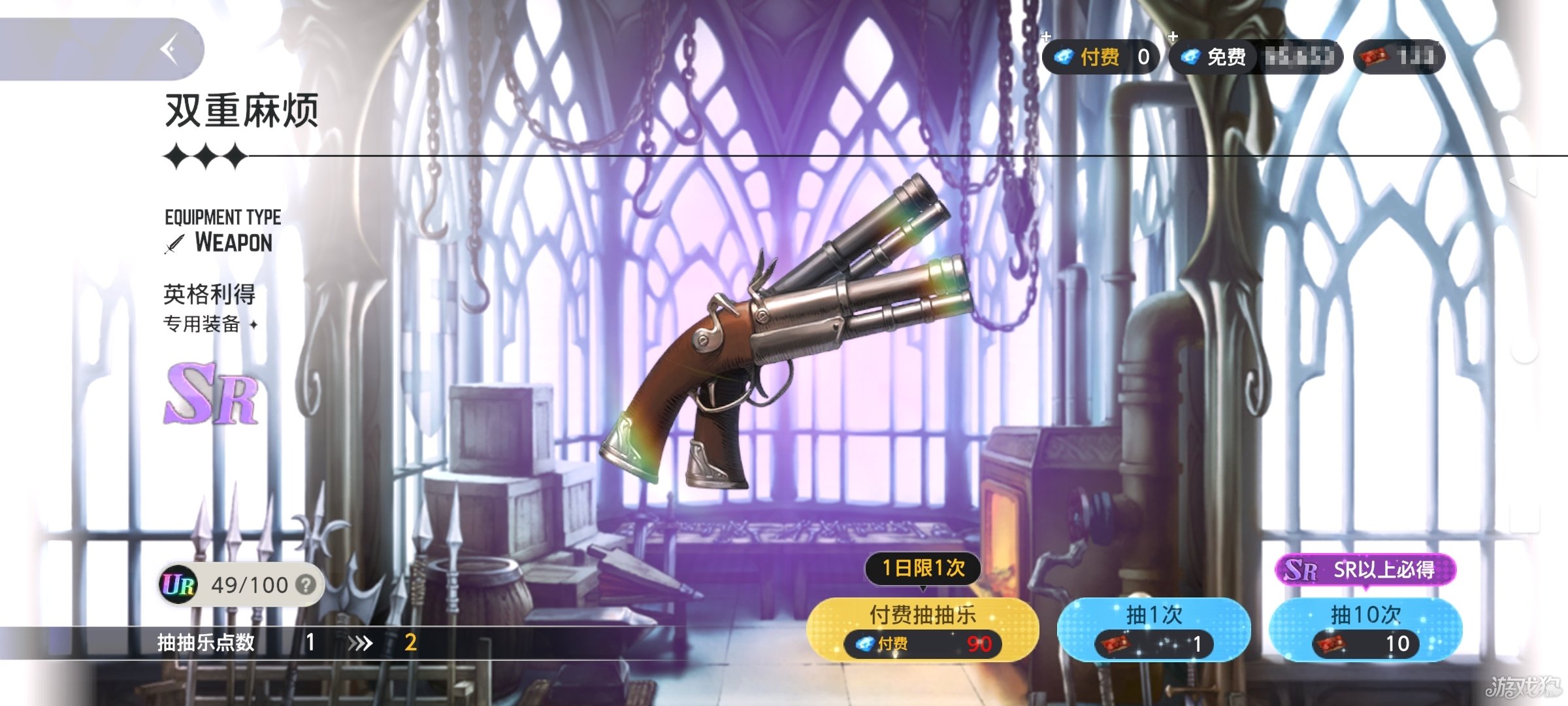Buy the 付费抽抽乐 paid gacha draw
Image resolution: width=1568 pixels, height=706 pixels.
point(923,629)
